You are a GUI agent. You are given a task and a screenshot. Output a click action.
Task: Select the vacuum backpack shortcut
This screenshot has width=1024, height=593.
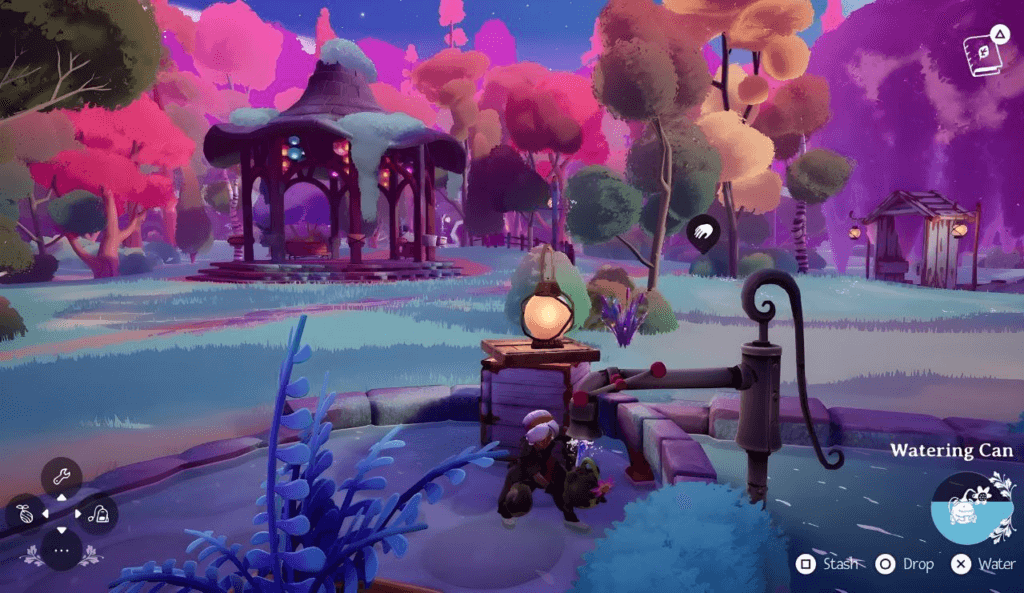(99, 514)
